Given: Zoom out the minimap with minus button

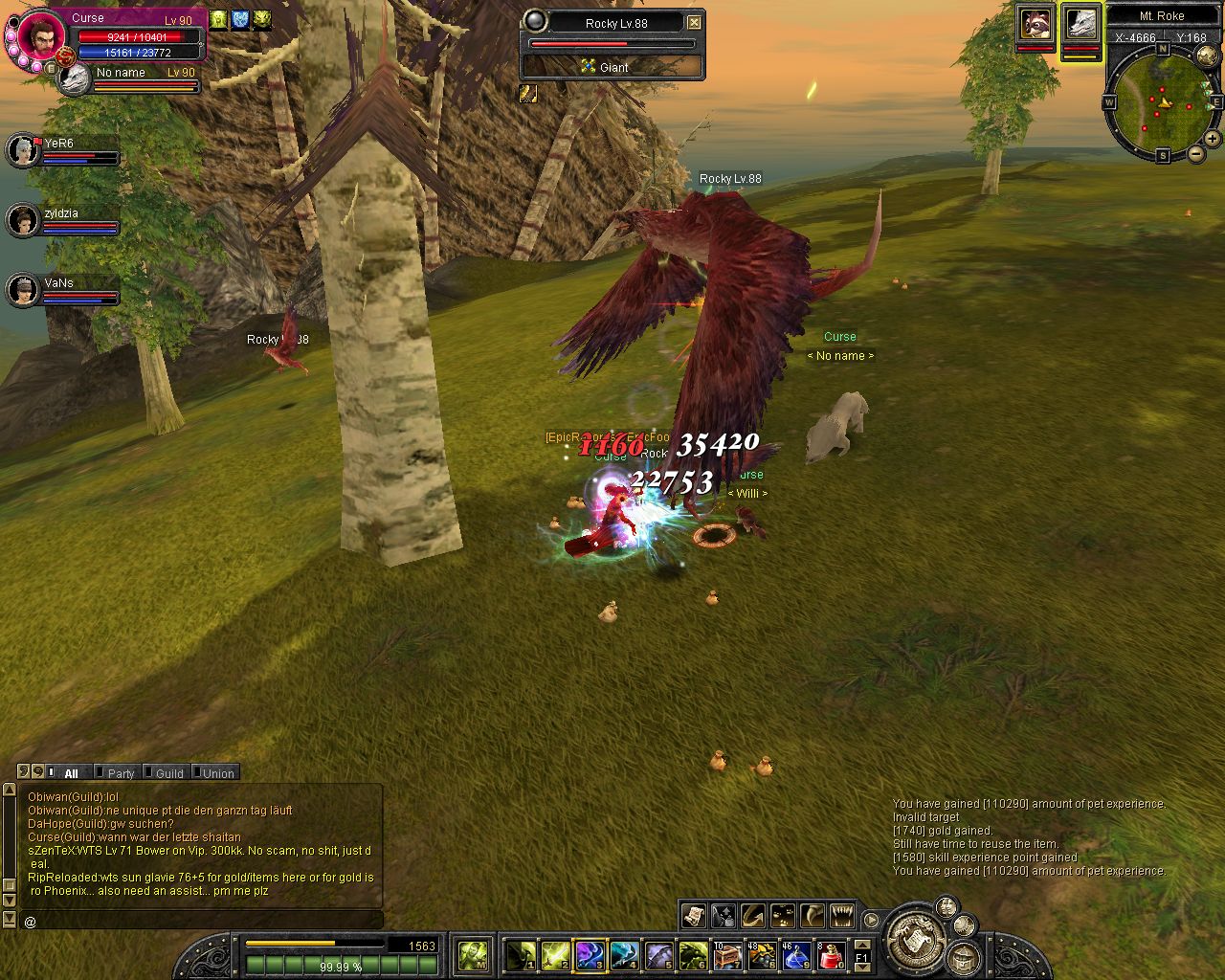Looking at the screenshot, I should point(1195,154).
